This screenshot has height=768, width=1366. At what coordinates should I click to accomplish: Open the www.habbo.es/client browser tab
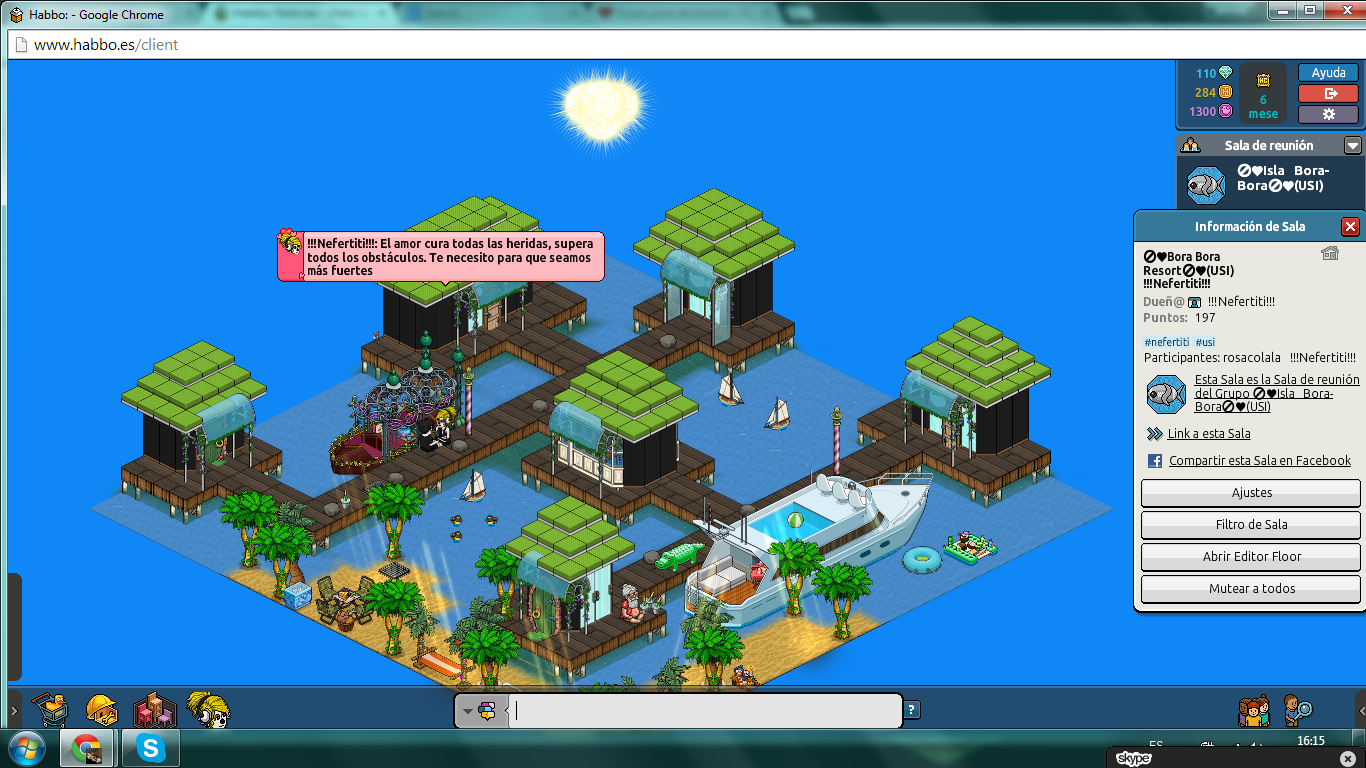tap(100, 44)
